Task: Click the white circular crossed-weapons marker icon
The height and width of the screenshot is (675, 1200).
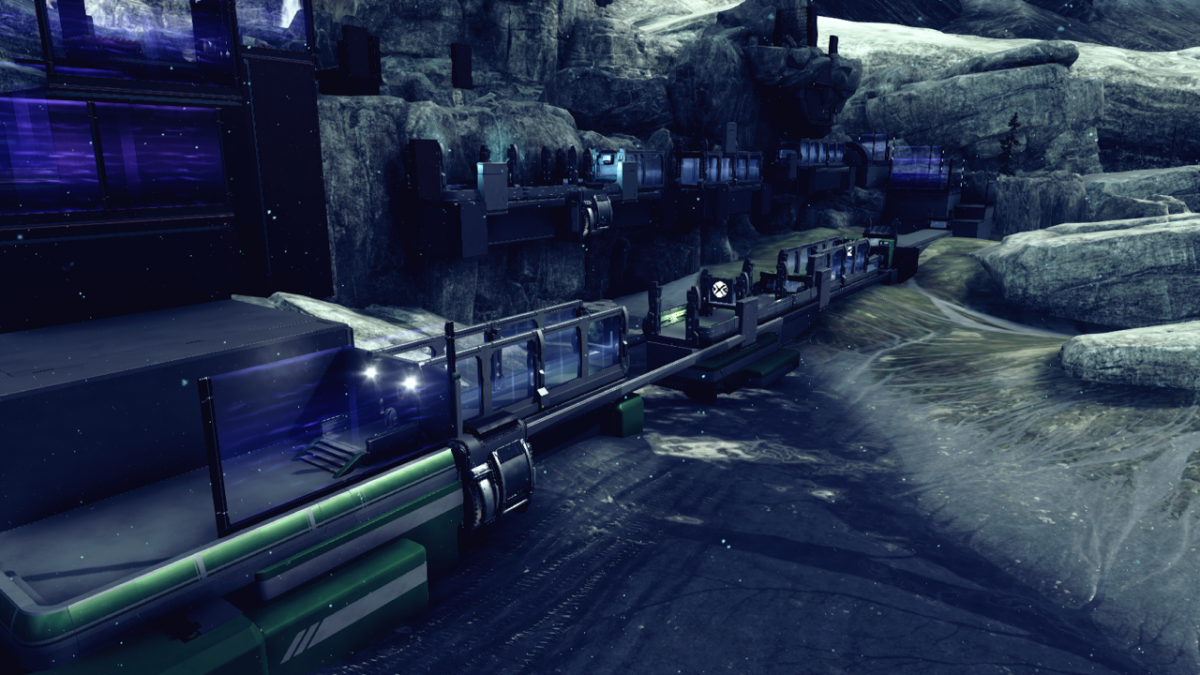Action: pyautogui.click(x=719, y=291)
